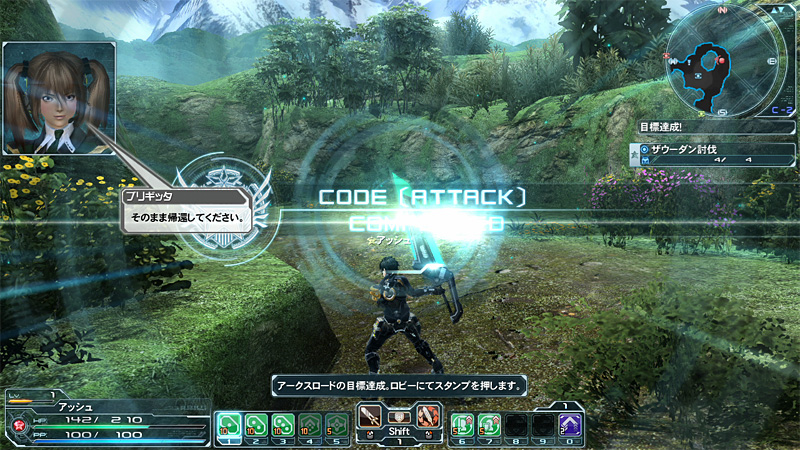Image resolution: width=800 pixels, height=450 pixels.
Task: Select the ザウーダン討伐 objective tracker
Action: (714, 153)
